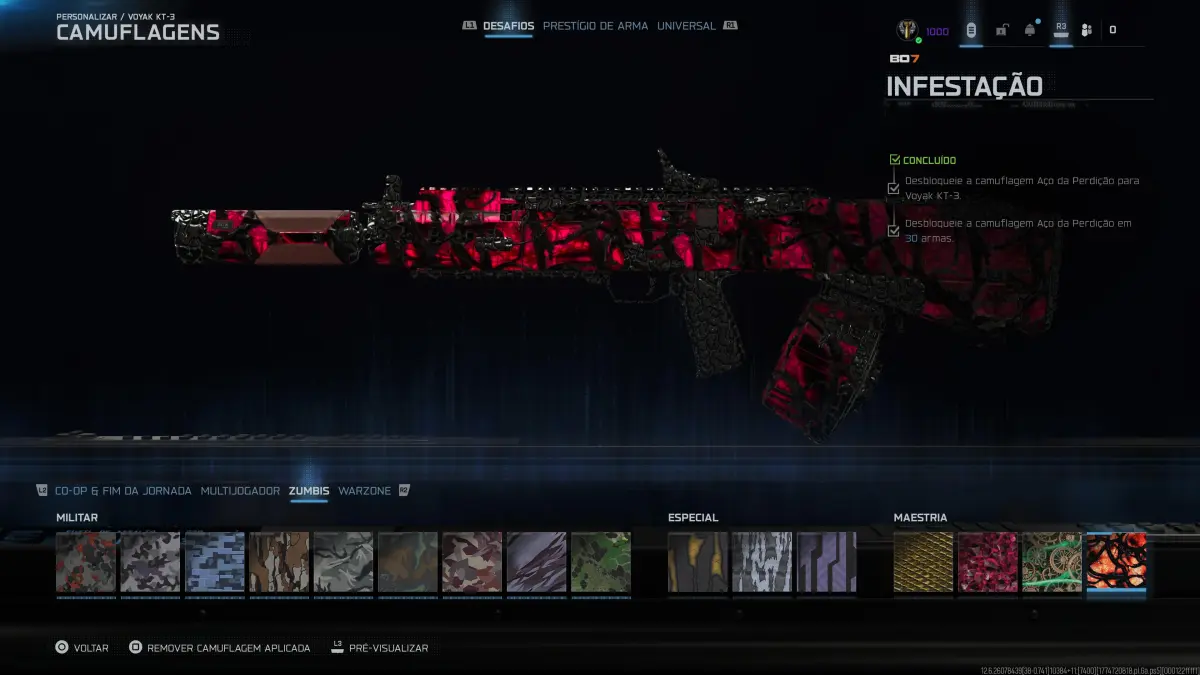Select the orange Infestação mastery camo

coord(1116,562)
